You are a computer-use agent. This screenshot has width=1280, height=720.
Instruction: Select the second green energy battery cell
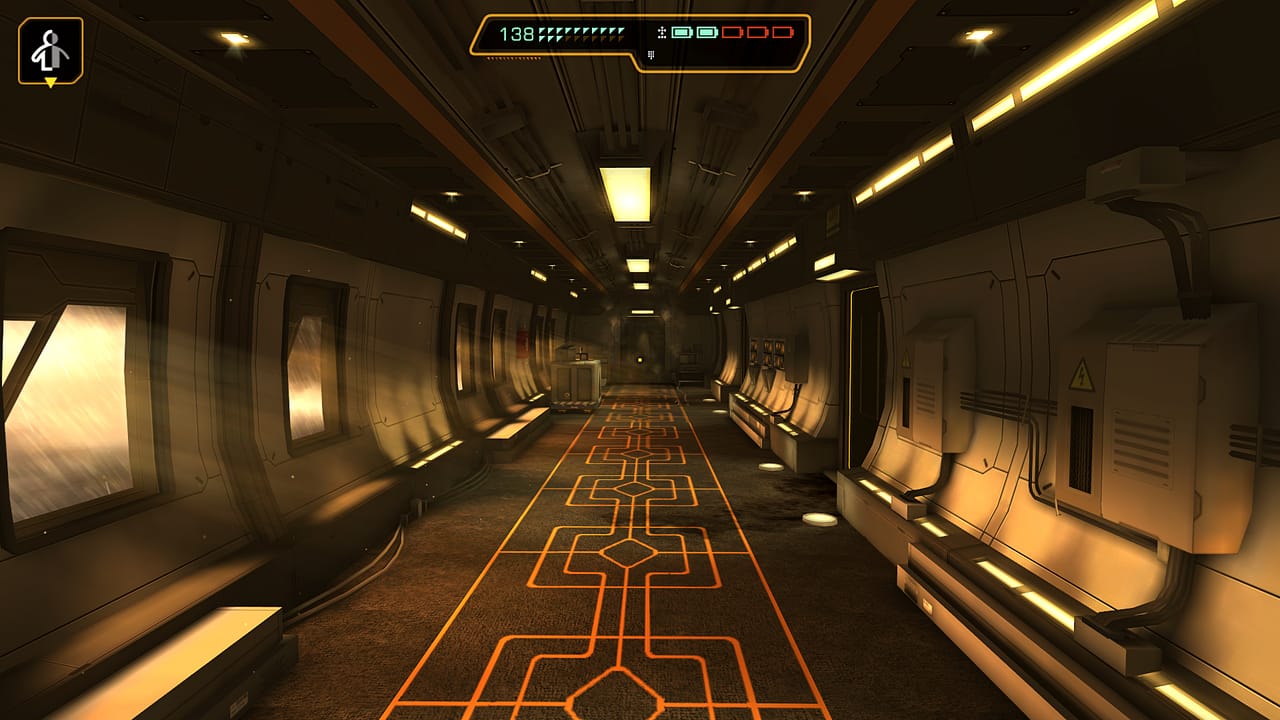[x=705, y=33]
